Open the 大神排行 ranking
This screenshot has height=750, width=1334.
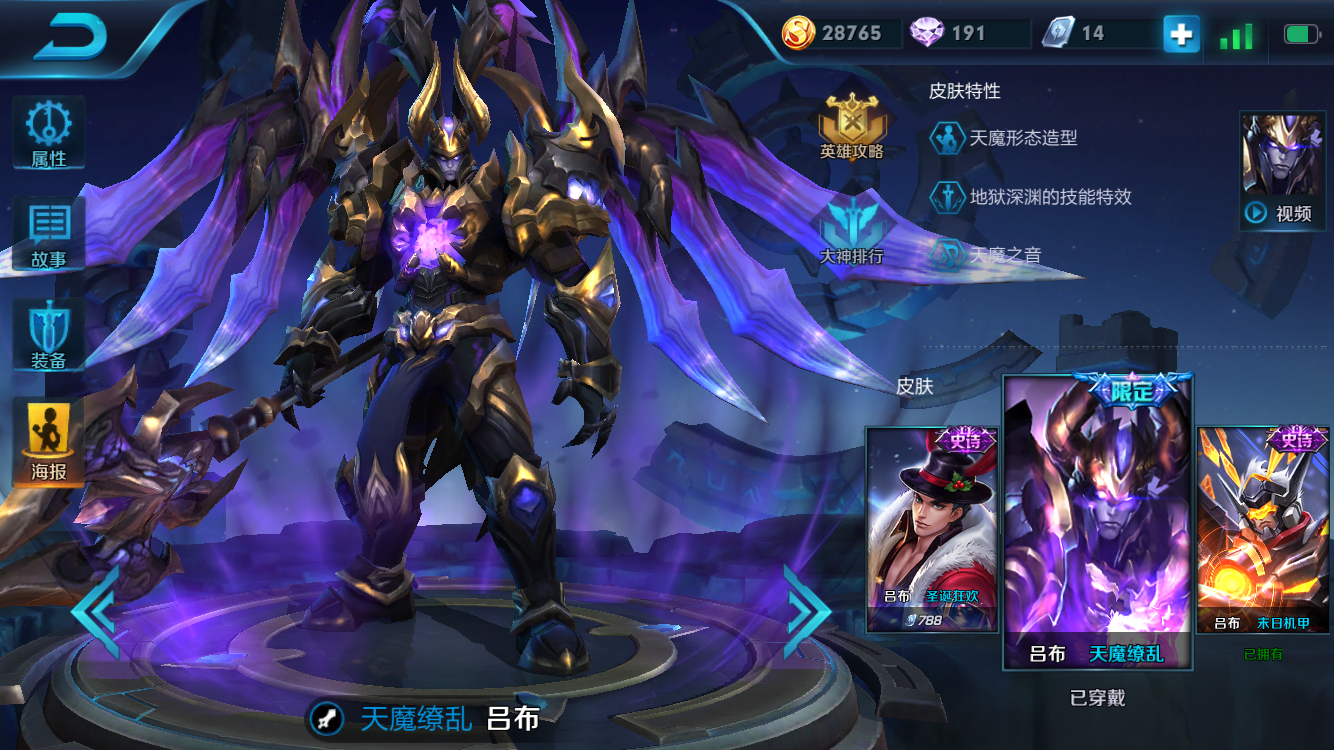[852, 229]
